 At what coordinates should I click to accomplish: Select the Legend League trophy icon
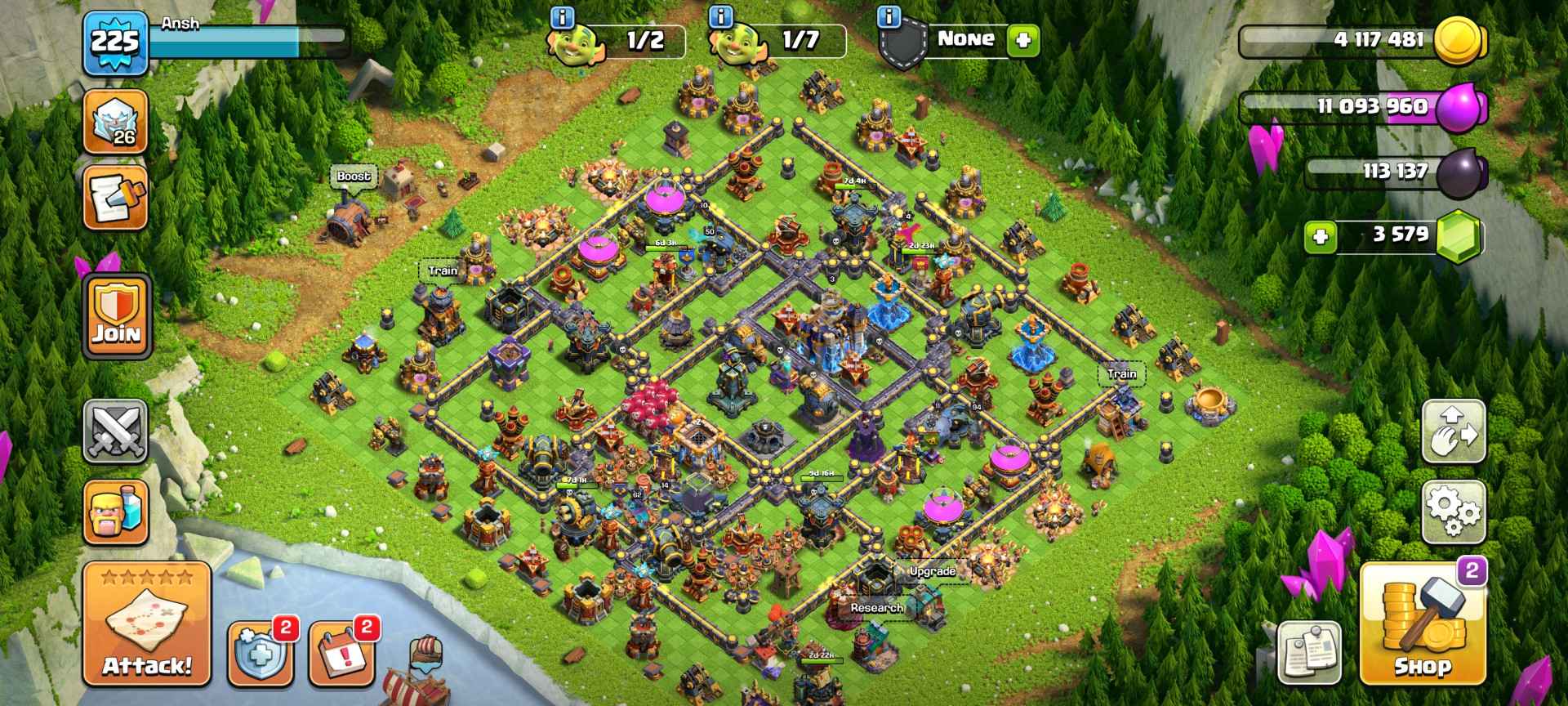[x=116, y=118]
